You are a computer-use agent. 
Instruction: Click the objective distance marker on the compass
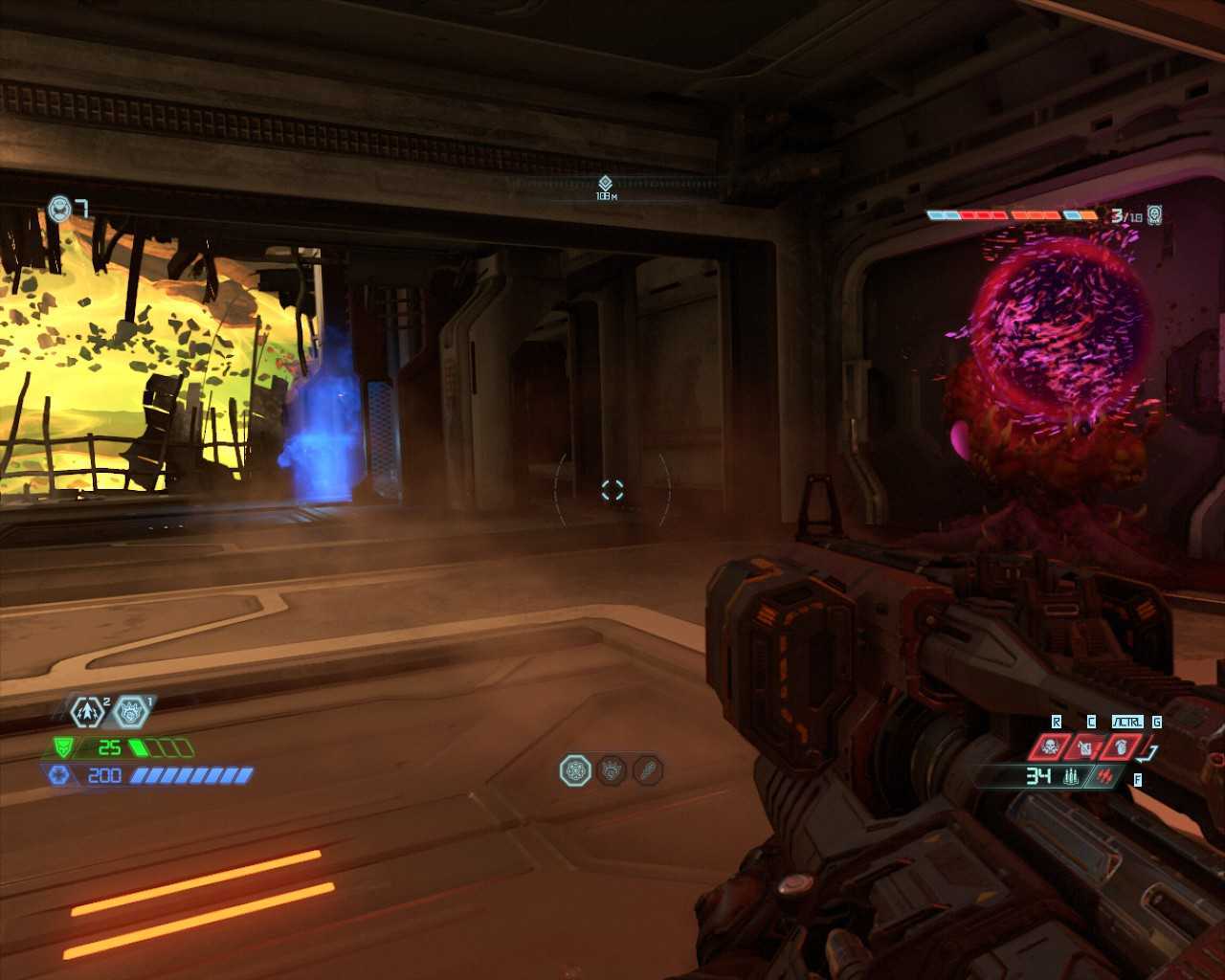pyautogui.click(x=605, y=184)
